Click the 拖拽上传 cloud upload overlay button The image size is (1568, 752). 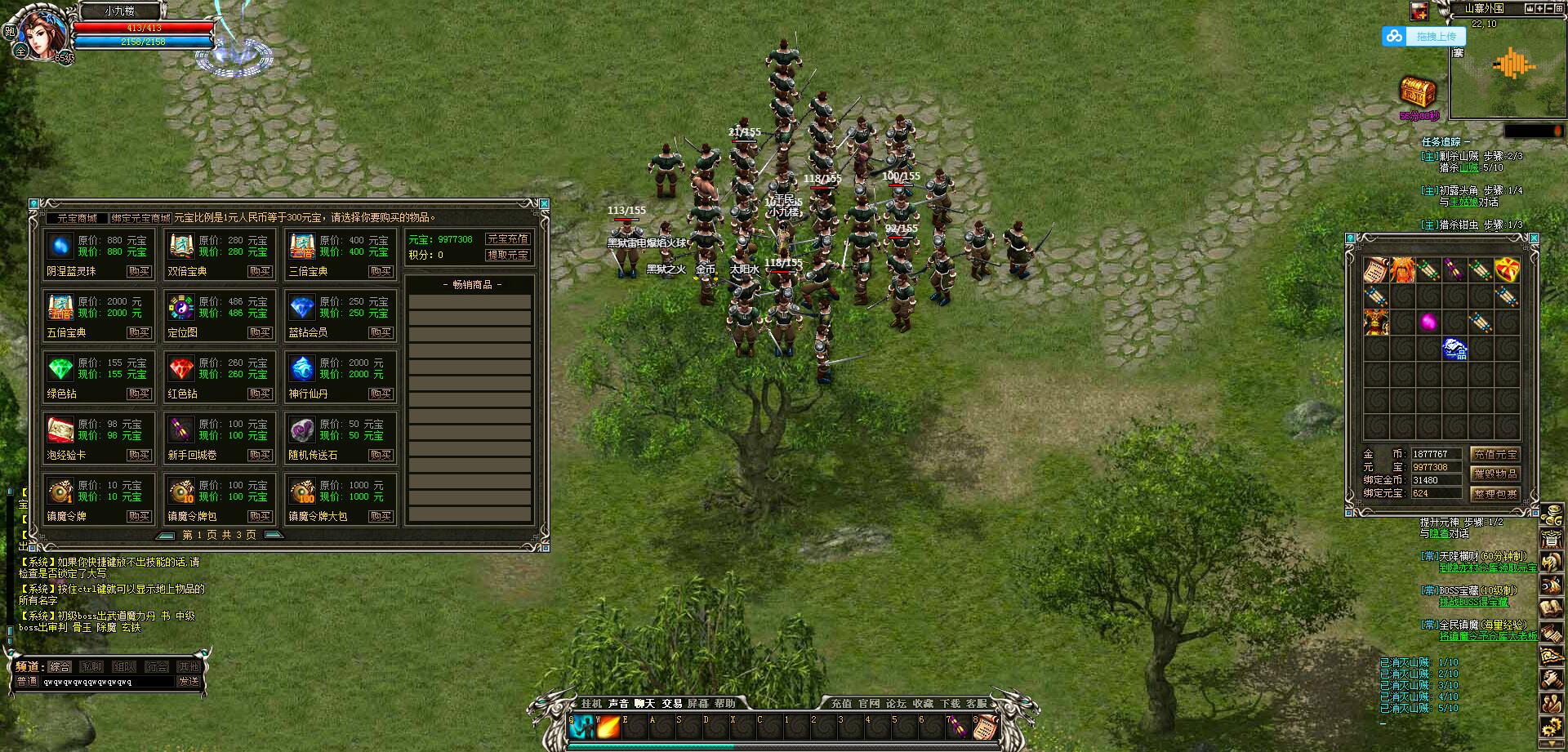[x=1435, y=37]
